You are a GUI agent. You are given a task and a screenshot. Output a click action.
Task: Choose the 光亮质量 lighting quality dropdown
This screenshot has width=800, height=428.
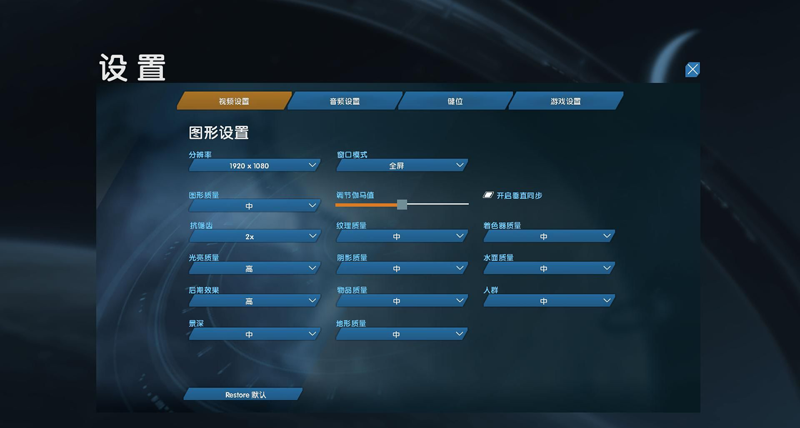254,269
